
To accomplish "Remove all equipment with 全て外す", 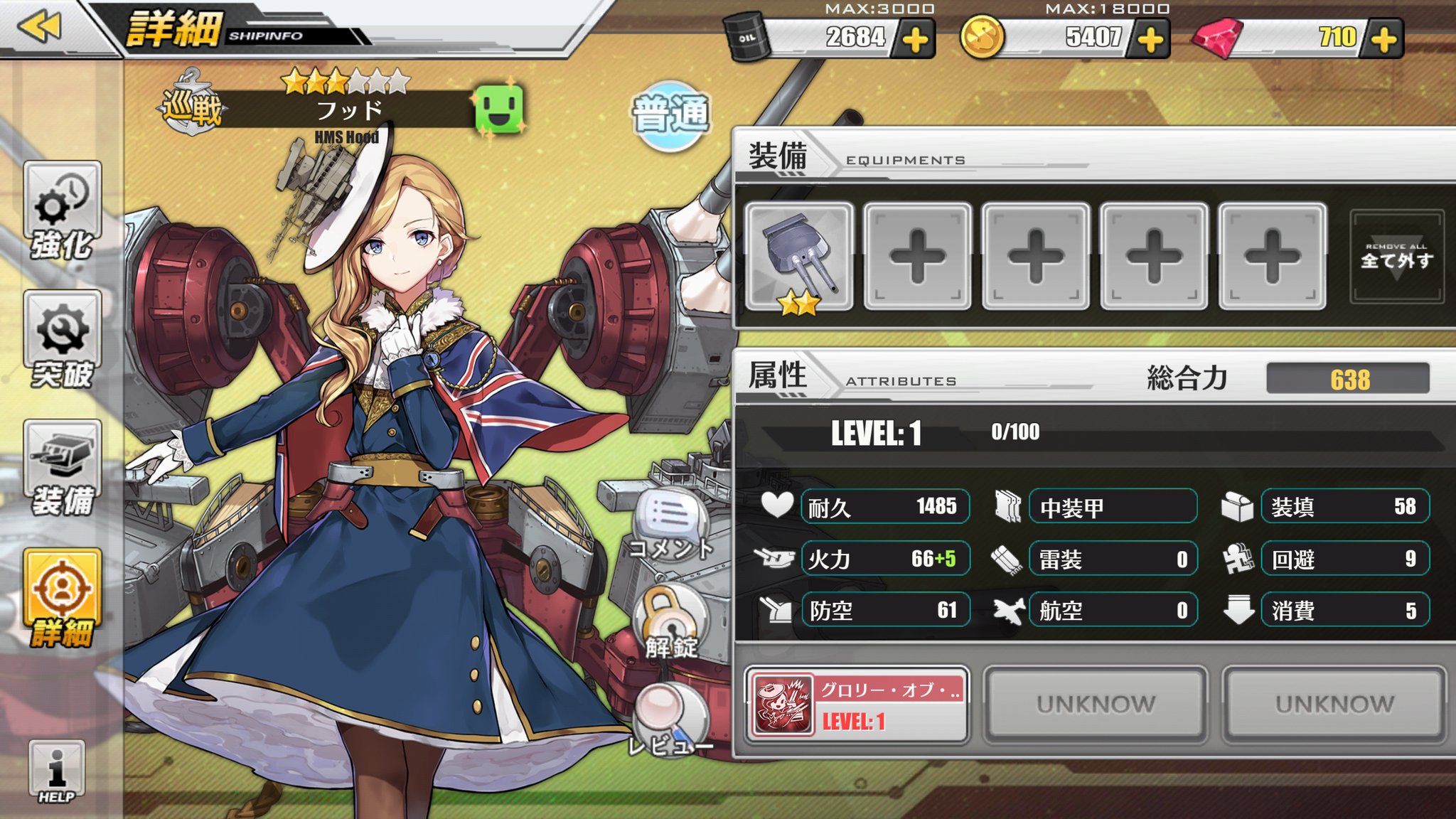I will click(x=1396, y=257).
